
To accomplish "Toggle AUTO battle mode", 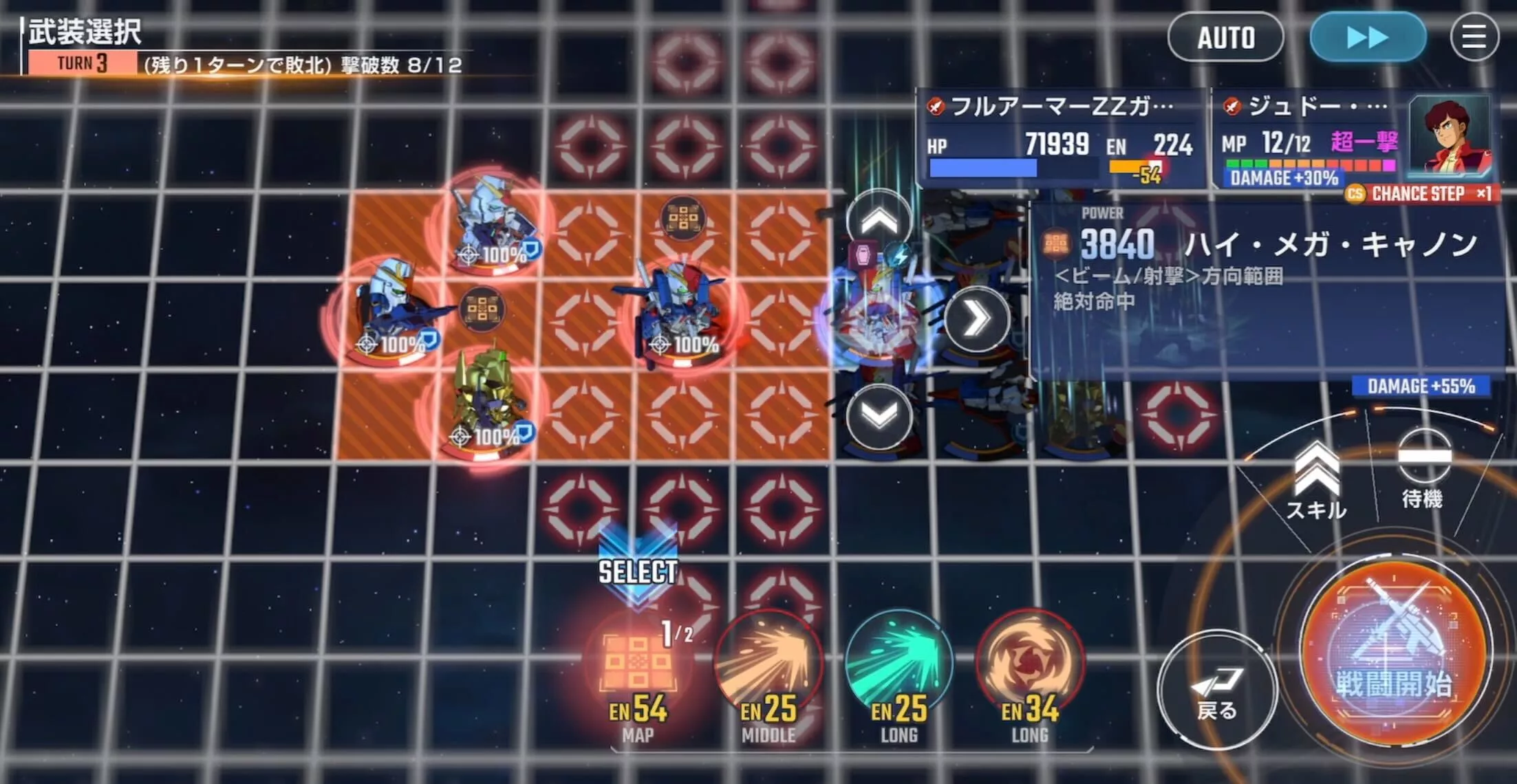I will (x=1226, y=38).
